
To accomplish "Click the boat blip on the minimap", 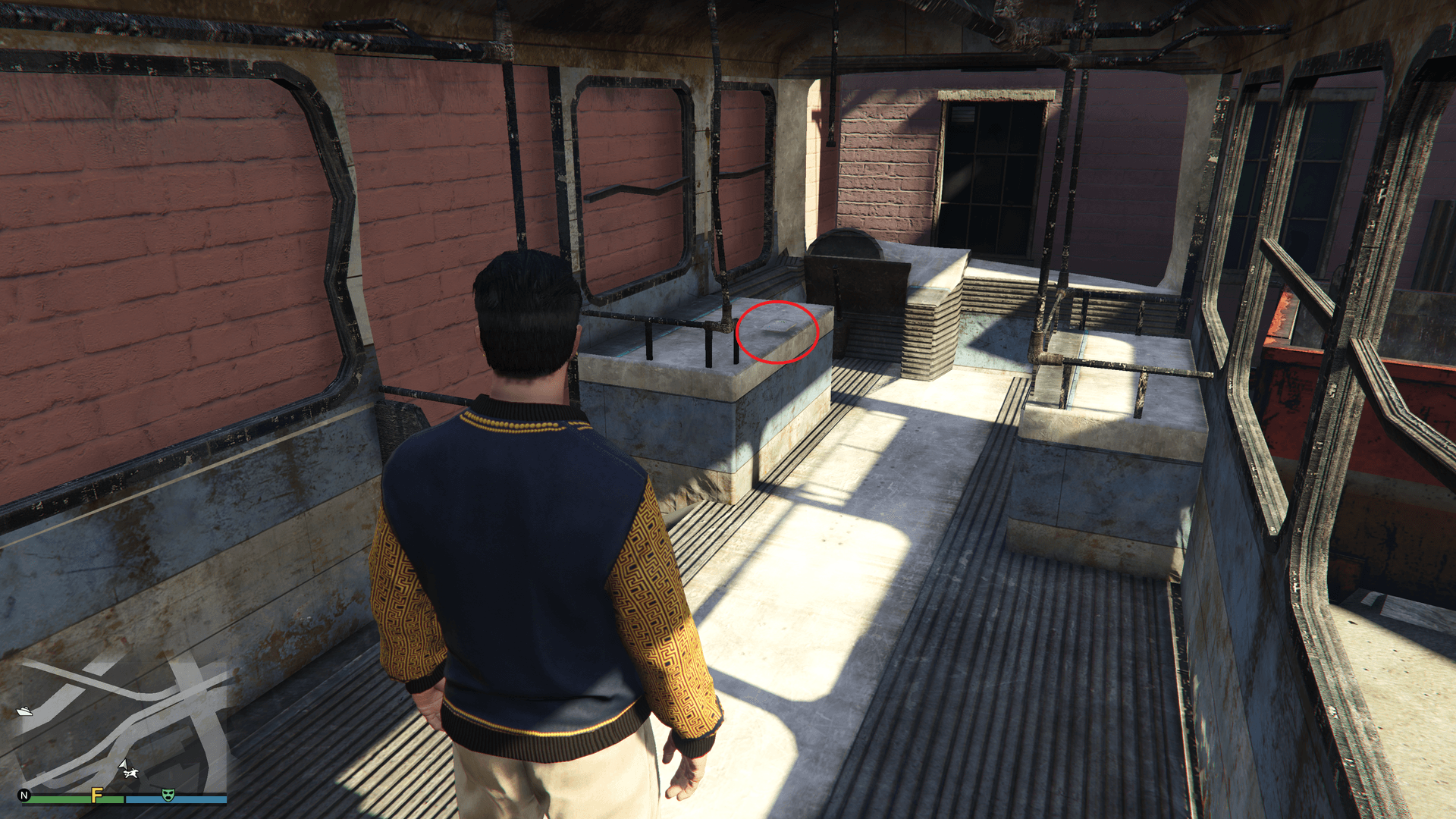I will [x=24, y=711].
